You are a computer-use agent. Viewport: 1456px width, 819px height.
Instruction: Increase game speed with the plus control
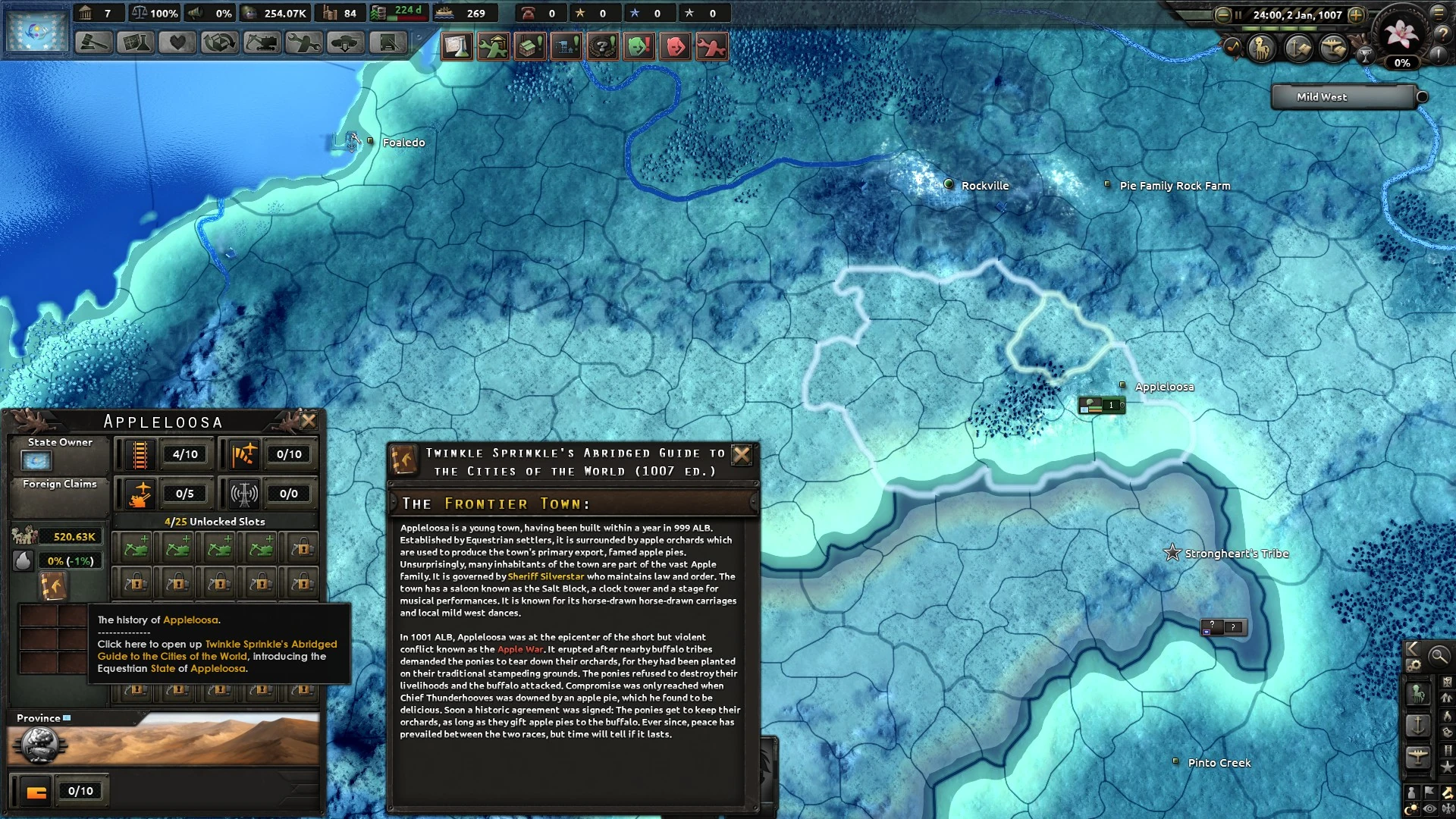[x=1356, y=15]
